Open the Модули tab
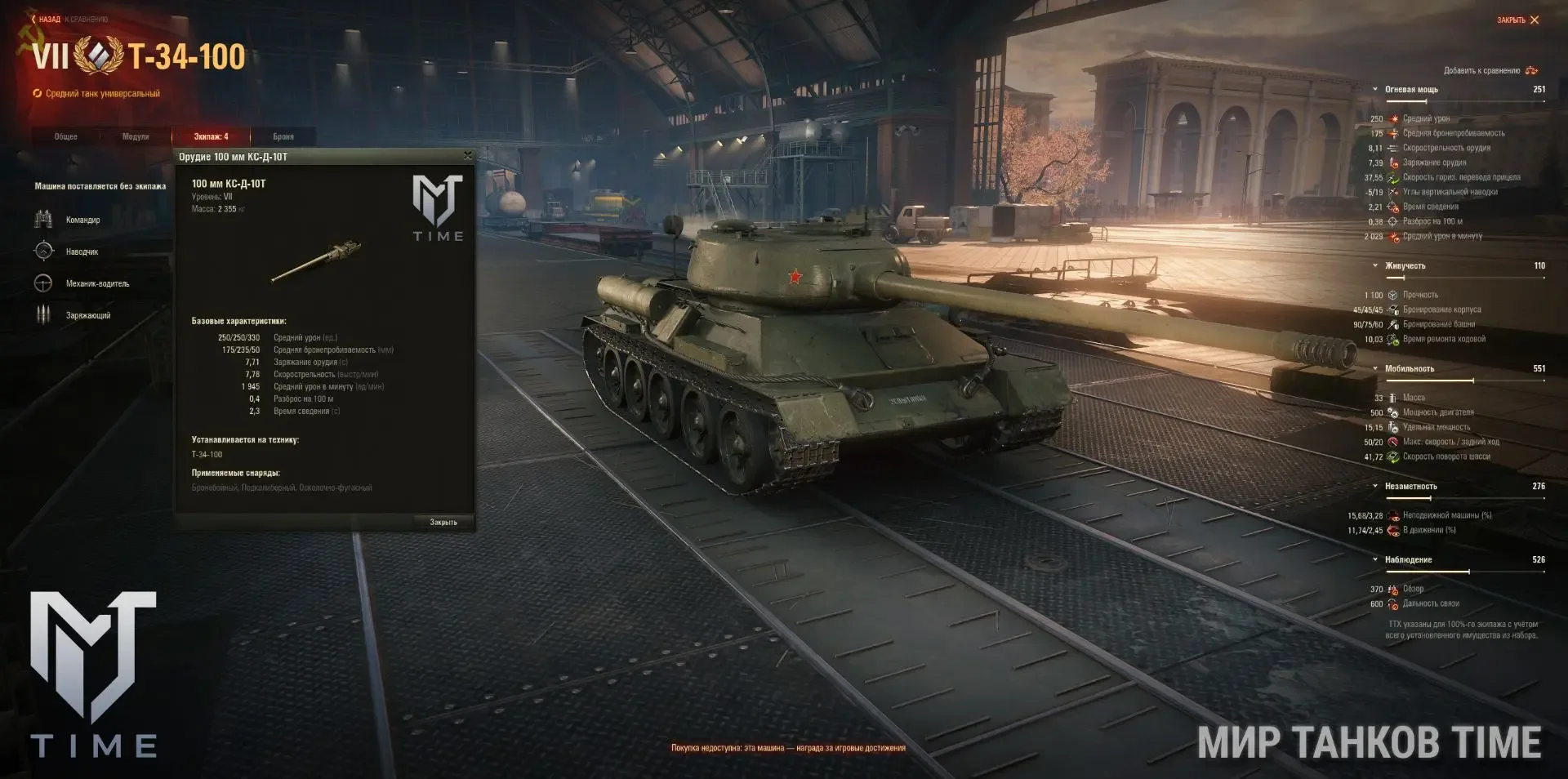 coord(136,136)
